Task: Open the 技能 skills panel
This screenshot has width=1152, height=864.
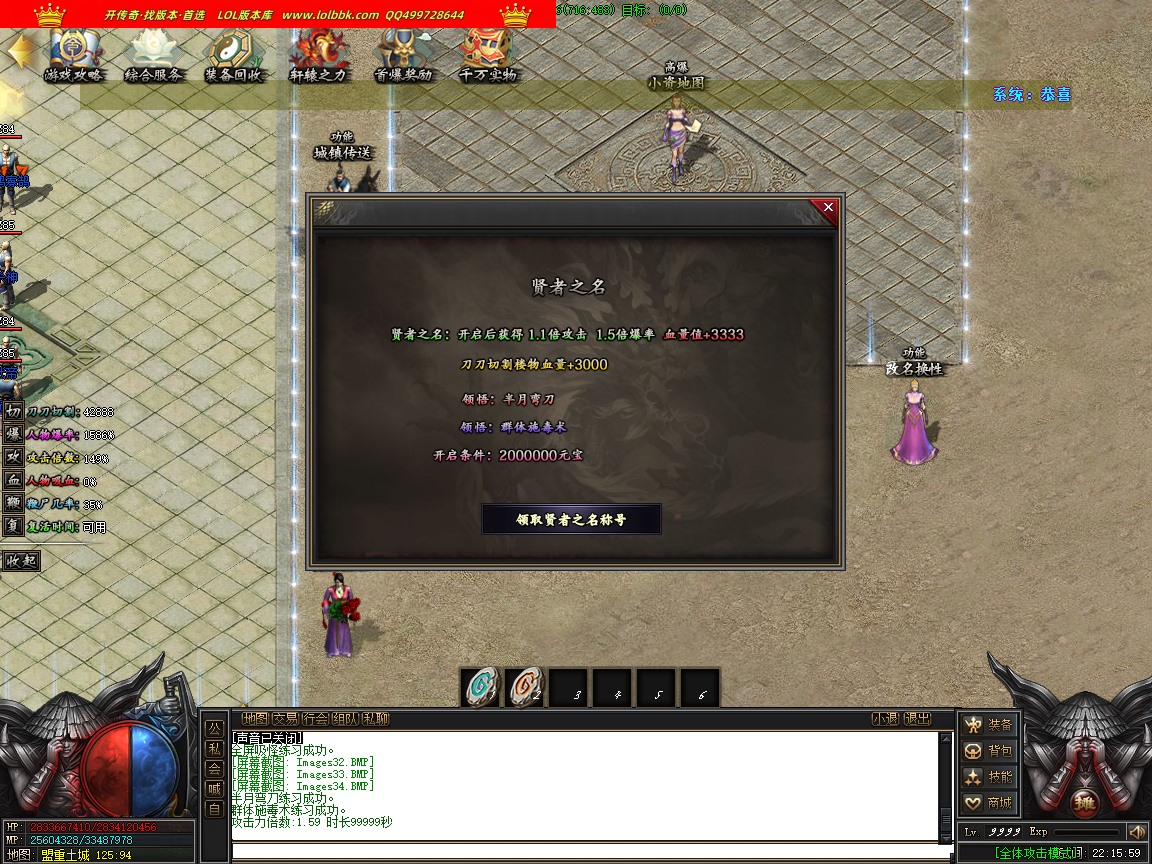Action: tap(988, 777)
